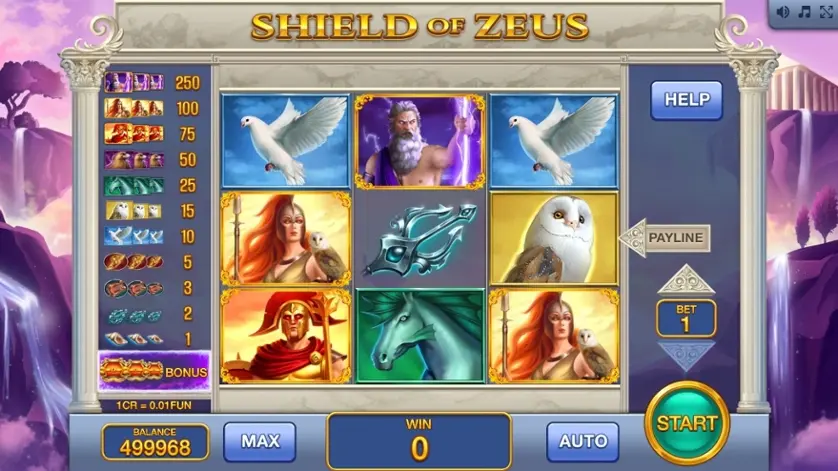The image size is (838, 471).
Task: Decrease the bet with the down arrow
Action: tap(686, 353)
